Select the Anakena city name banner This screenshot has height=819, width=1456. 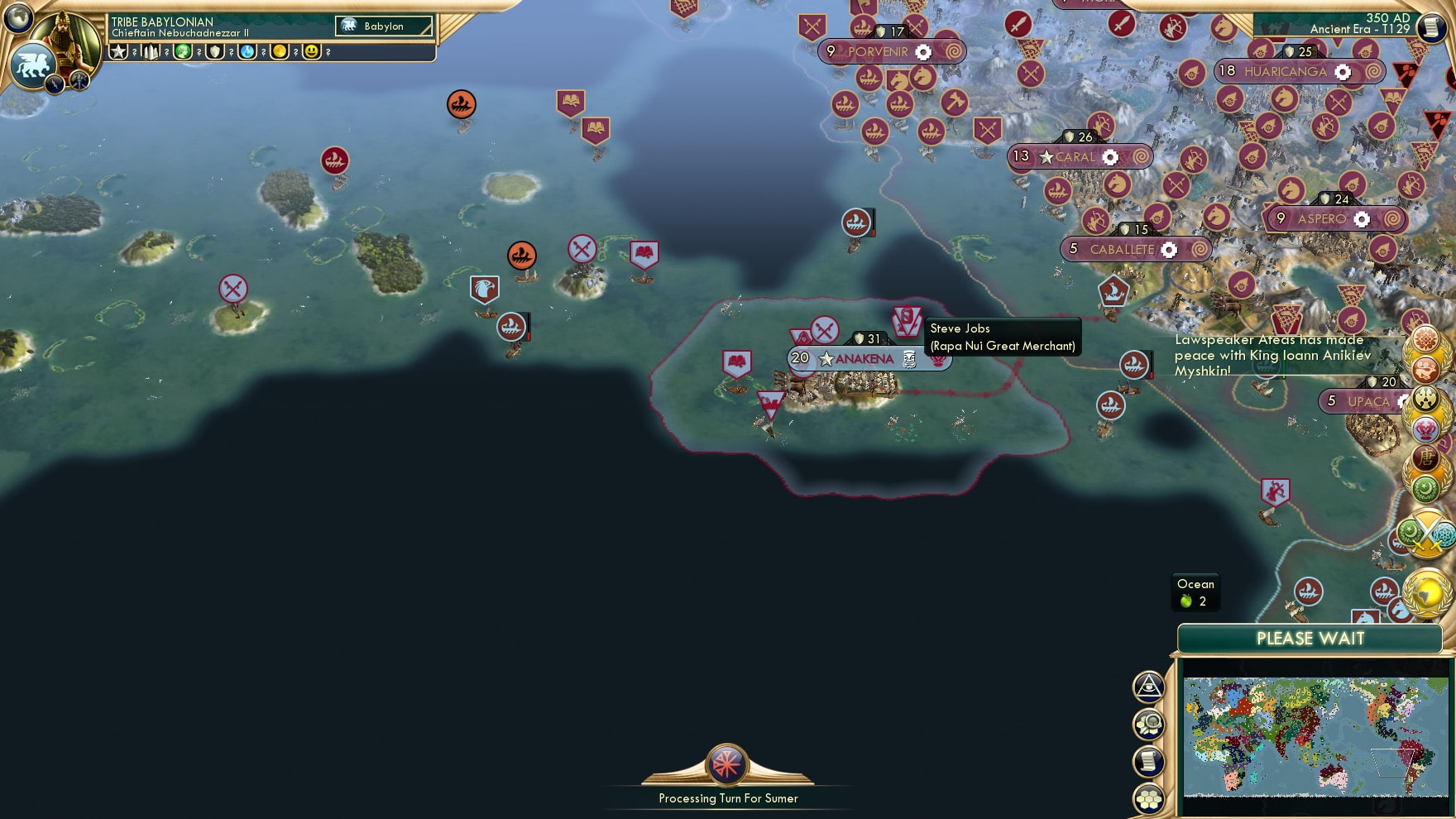click(864, 359)
